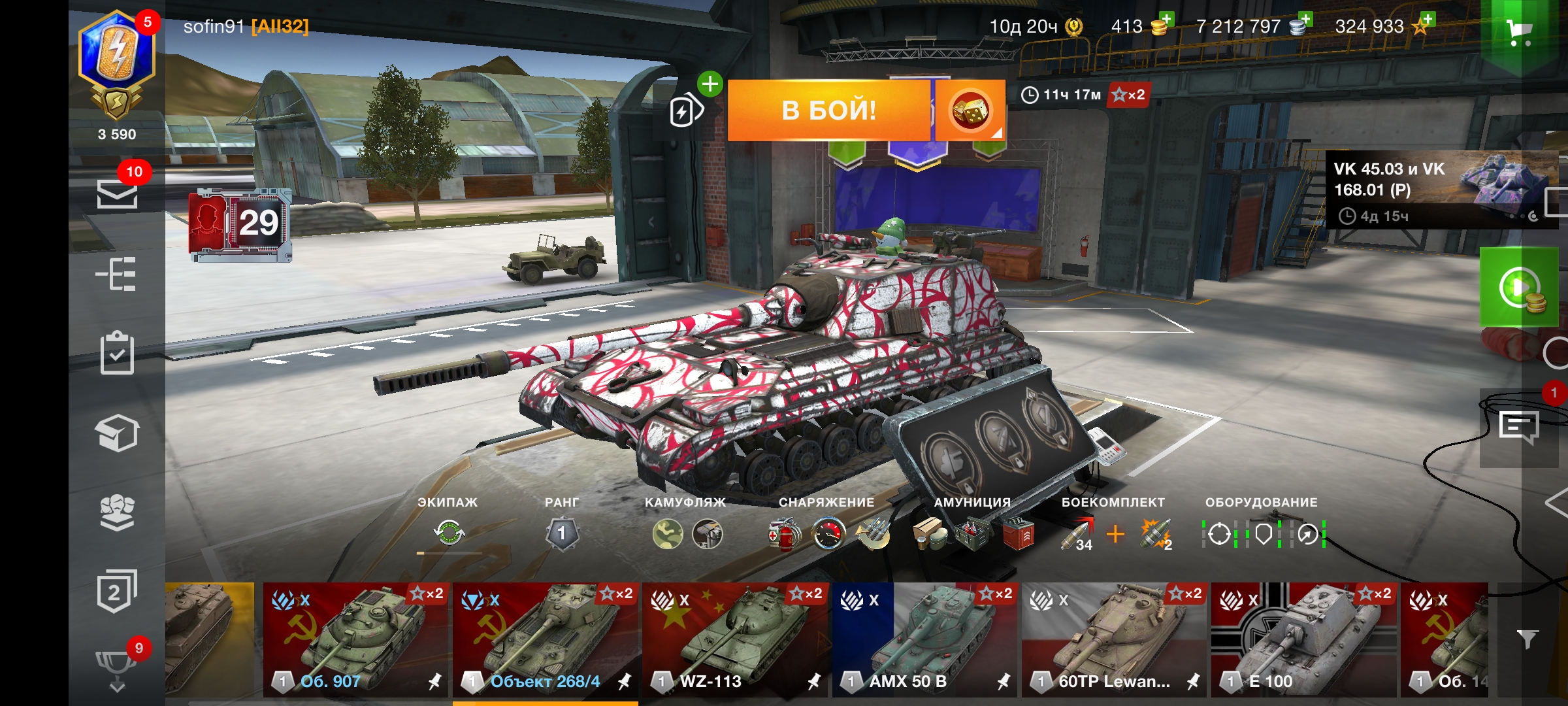Open the missions clipboard

point(117,353)
